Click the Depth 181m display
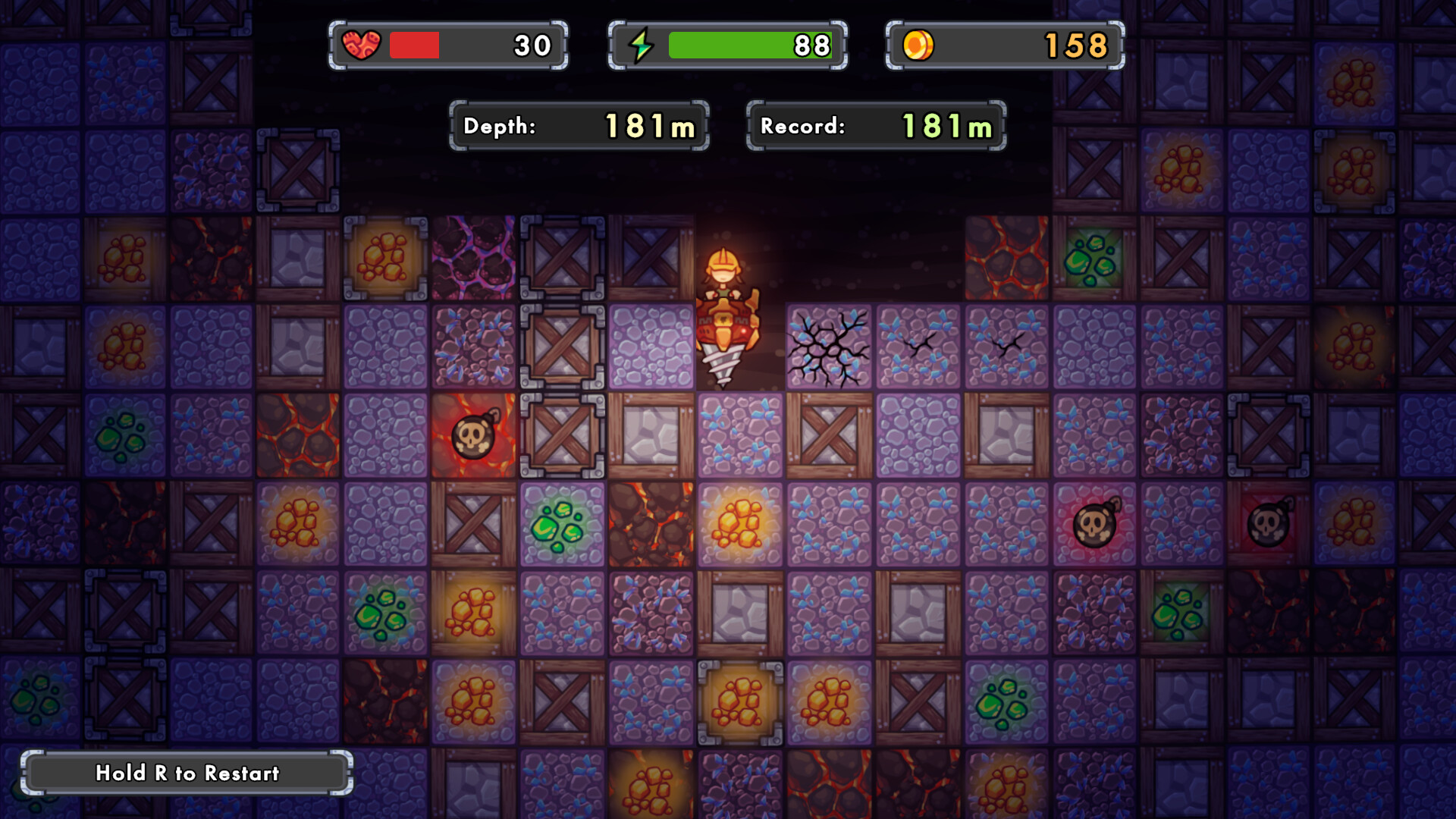Screen dimensions: 1456x819 point(579,126)
